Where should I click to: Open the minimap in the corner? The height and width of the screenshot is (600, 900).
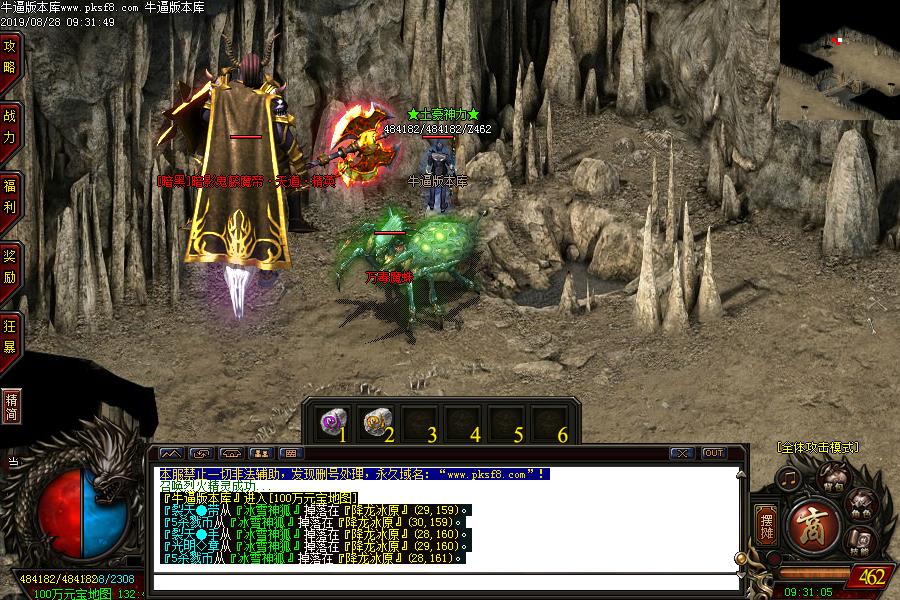pos(839,60)
